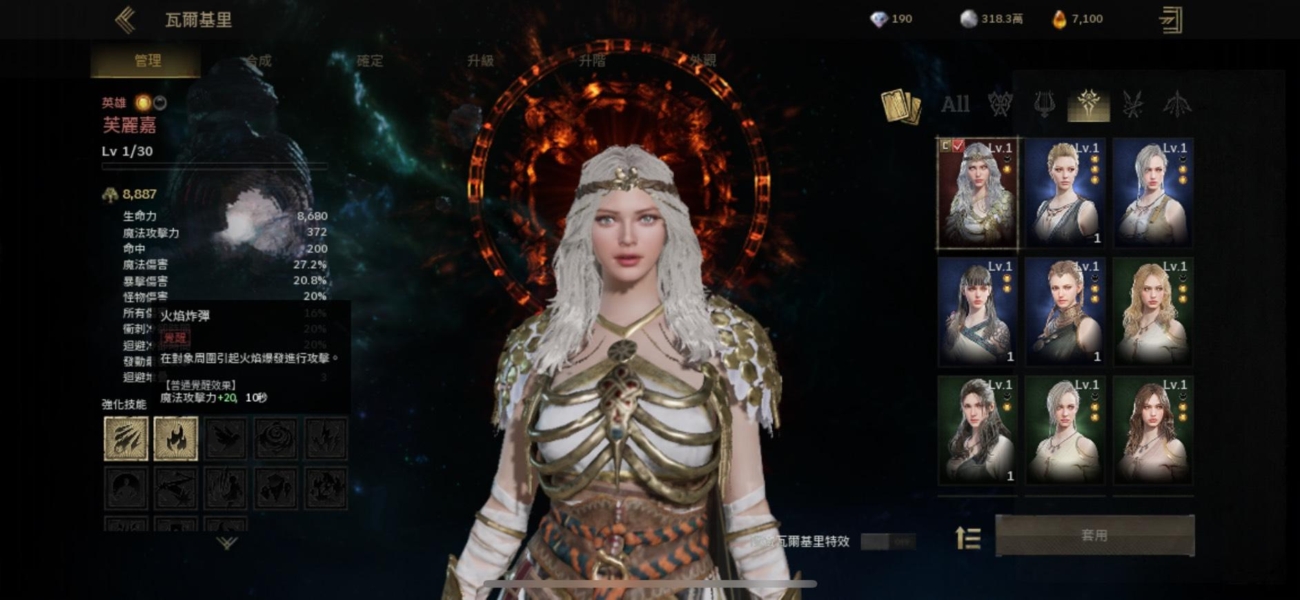Click the 套用 apply button
This screenshot has height=600, width=1300.
pos(1094,535)
